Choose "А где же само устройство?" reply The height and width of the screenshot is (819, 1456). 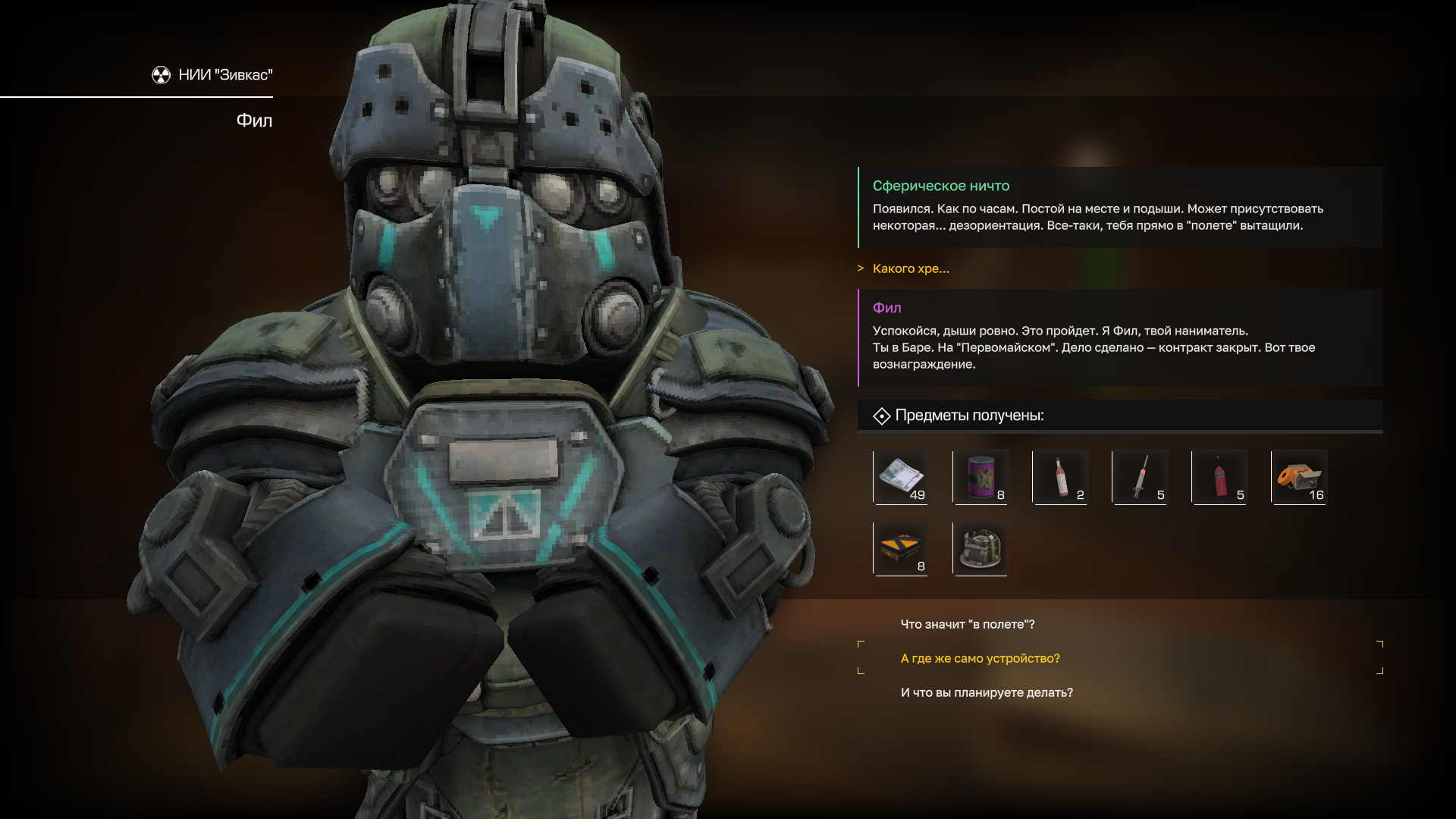[980, 658]
